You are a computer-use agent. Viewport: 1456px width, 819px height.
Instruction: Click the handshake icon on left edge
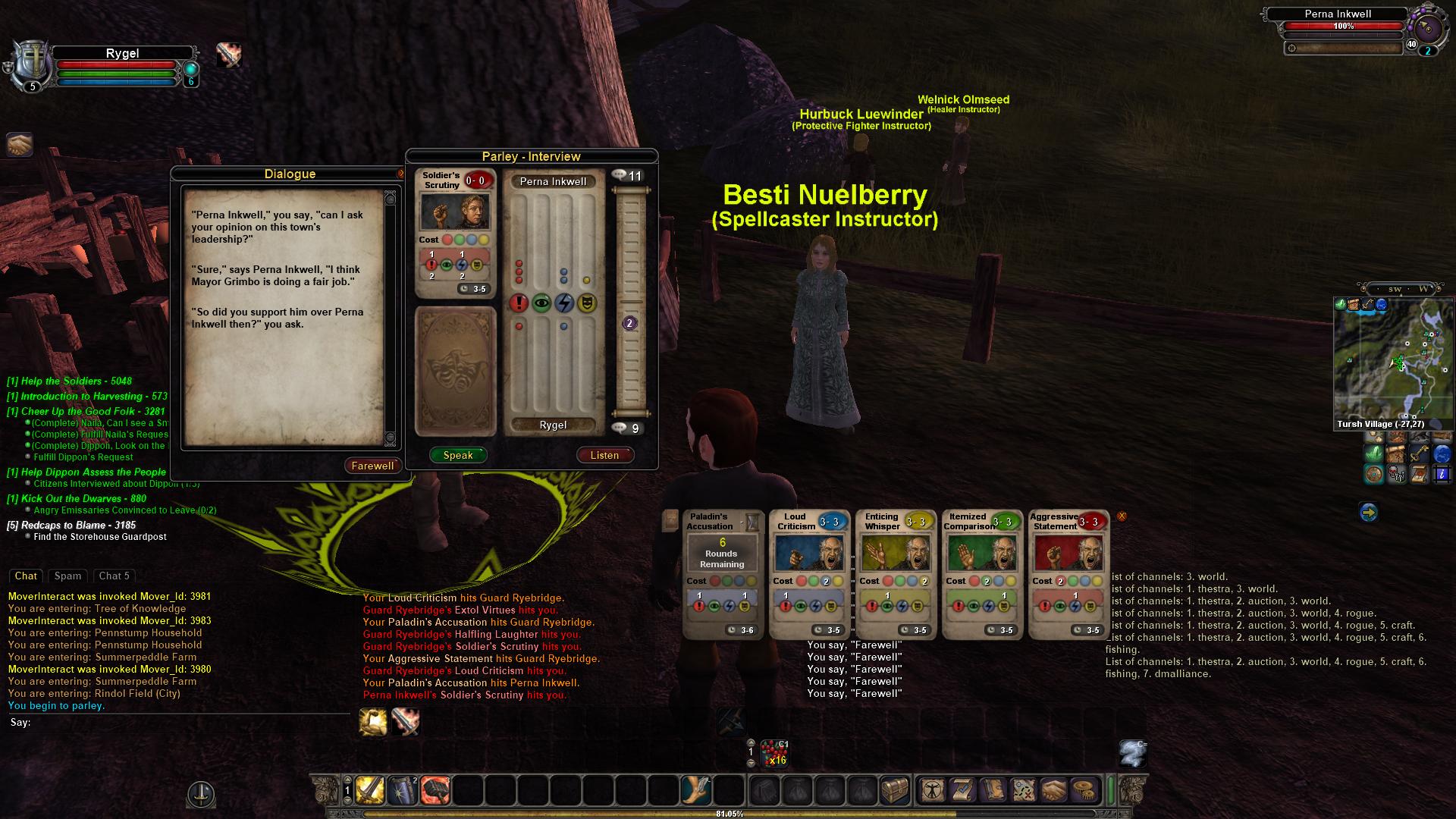(x=20, y=144)
